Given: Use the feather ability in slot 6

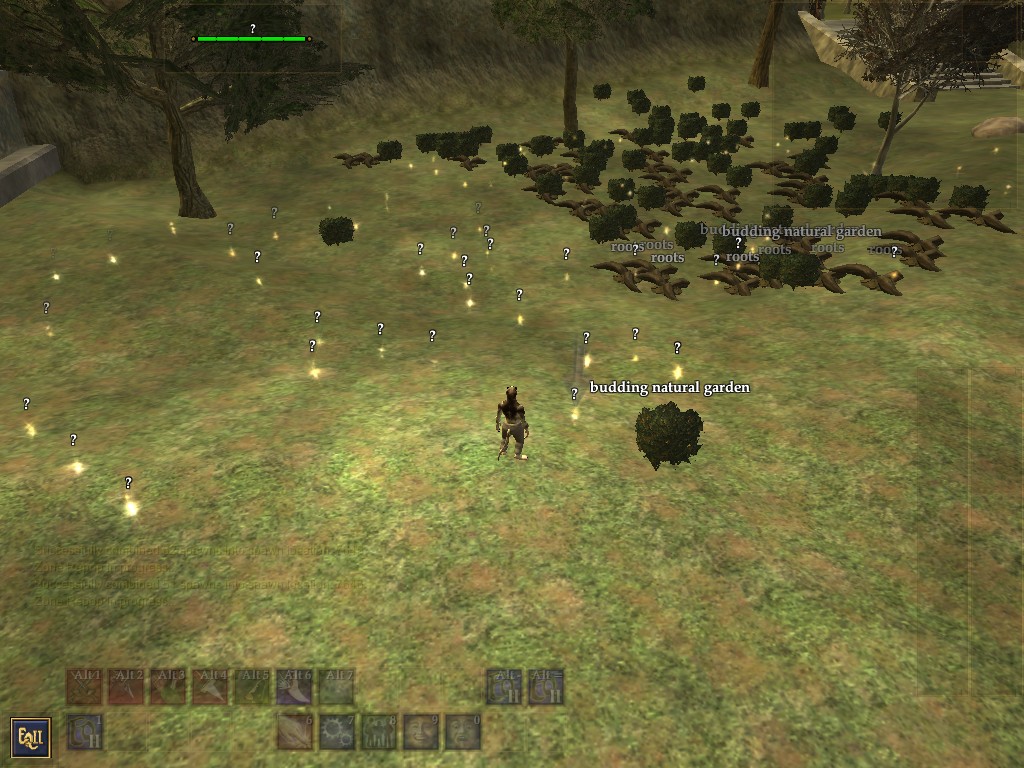Looking at the screenshot, I should coord(295,732).
